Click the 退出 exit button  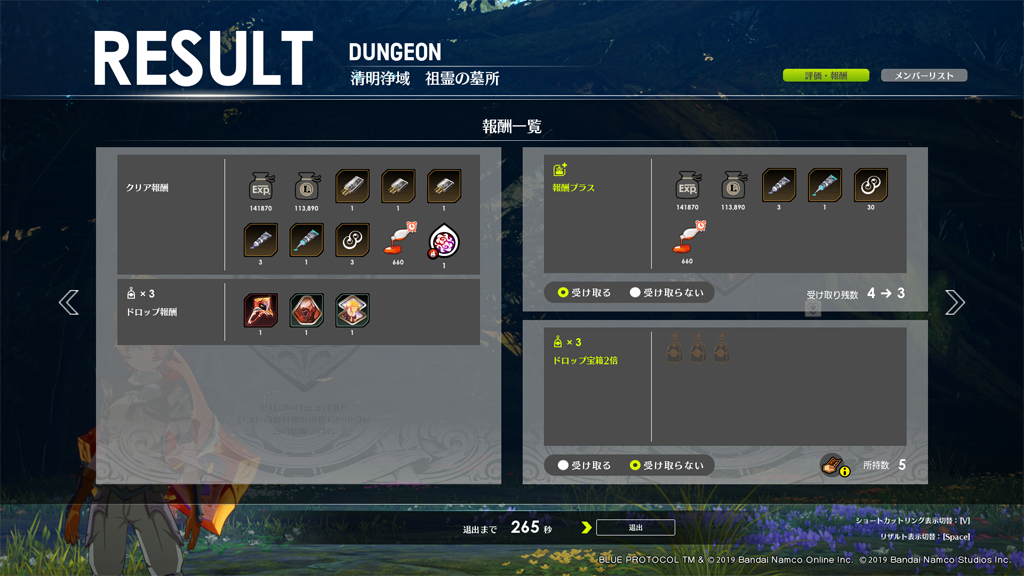click(635, 527)
